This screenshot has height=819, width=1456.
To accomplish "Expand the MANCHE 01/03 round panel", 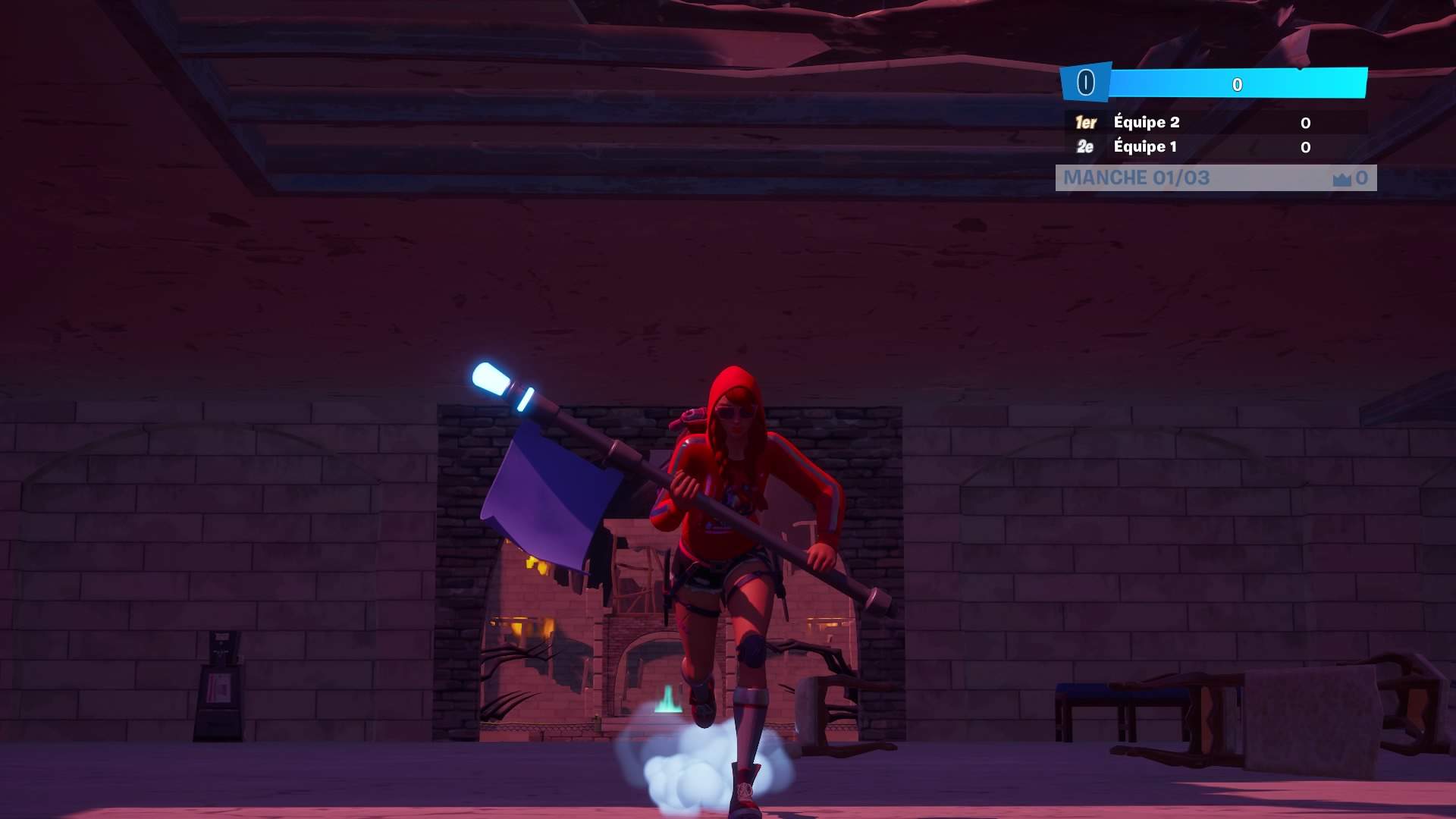I will 1213,178.
